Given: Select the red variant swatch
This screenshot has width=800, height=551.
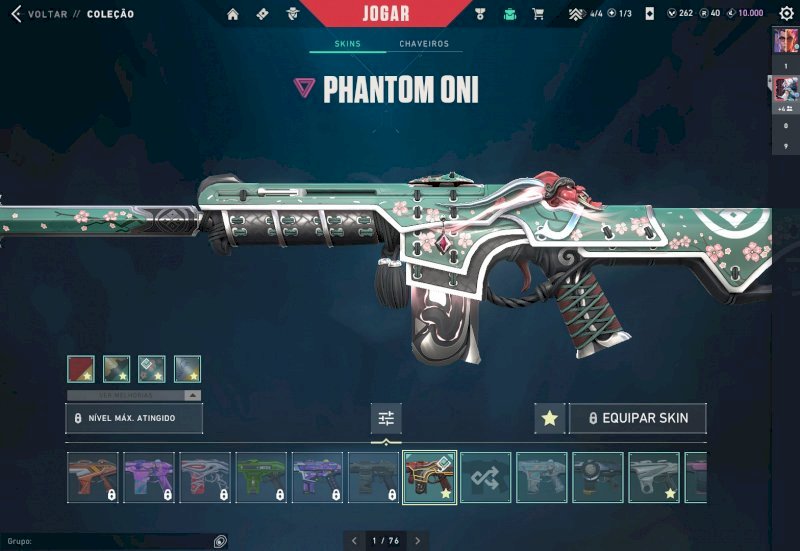Looking at the screenshot, I should pyautogui.click(x=81, y=369).
